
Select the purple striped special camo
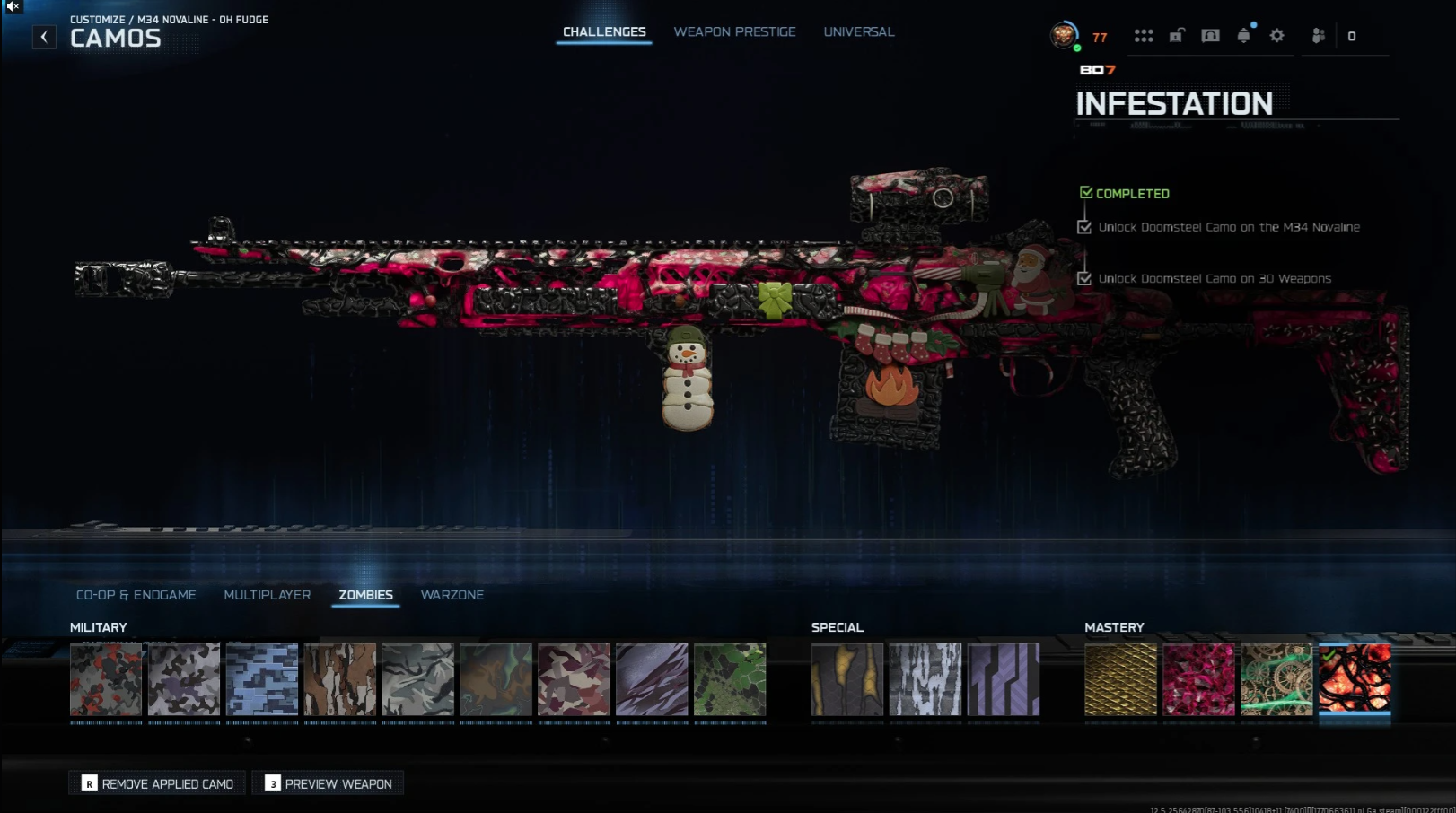1004,679
